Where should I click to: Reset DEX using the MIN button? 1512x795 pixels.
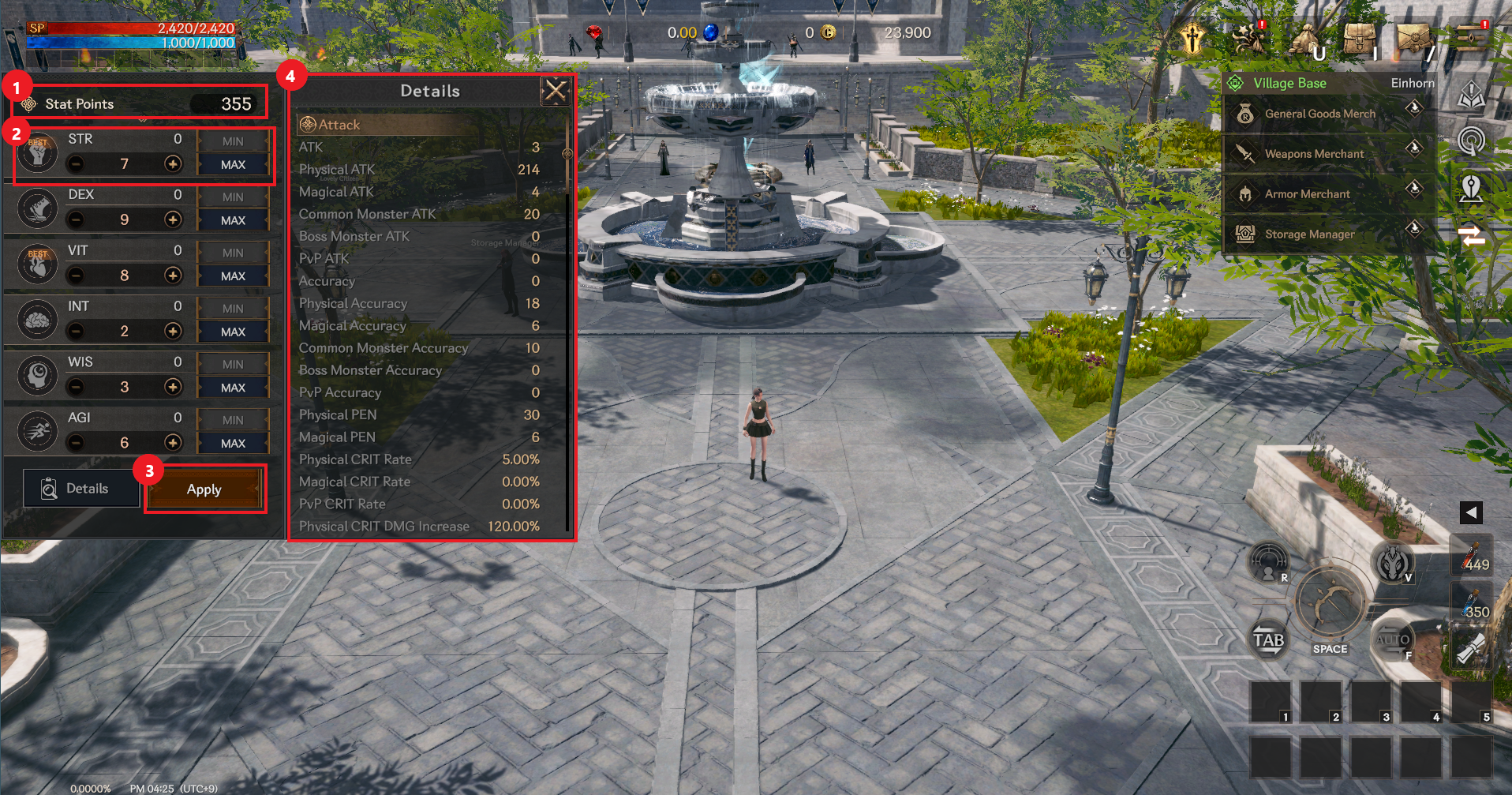click(x=233, y=197)
